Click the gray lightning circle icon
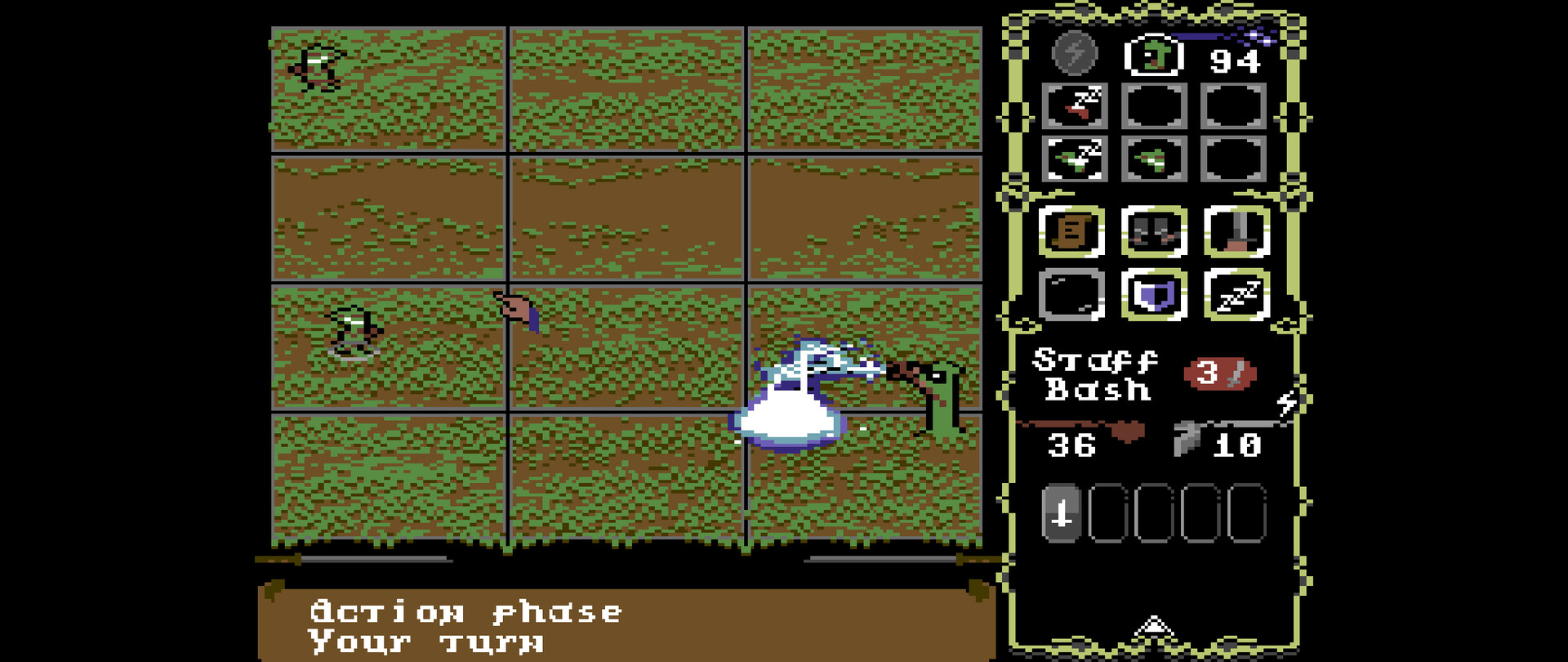 pyautogui.click(x=1075, y=54)
